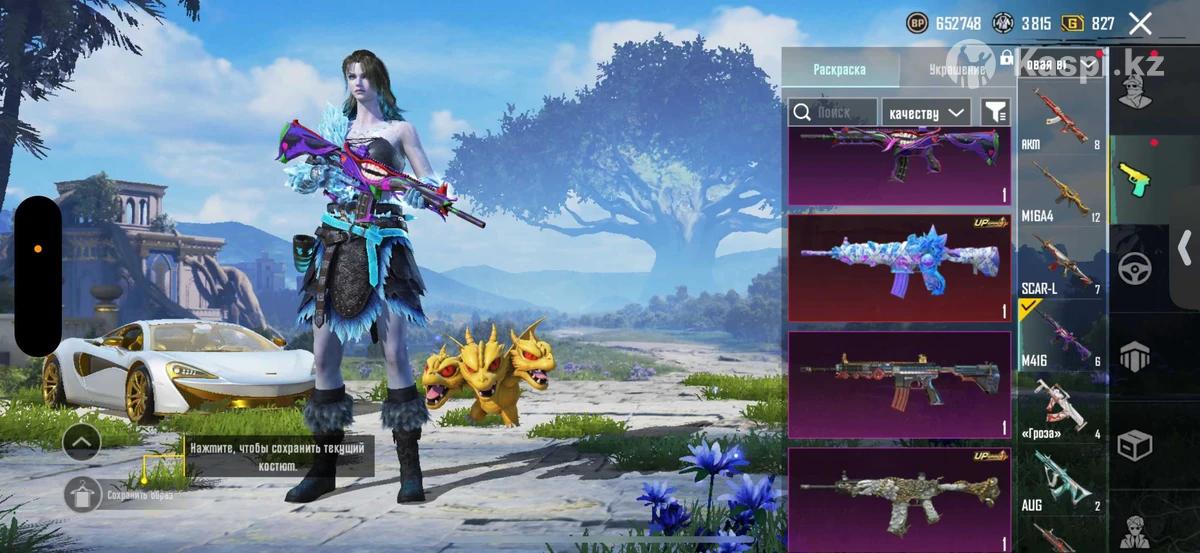Screen dimensions: 1200x553
Task: Open the Украшение tab
Action: (x=955, y=69)
